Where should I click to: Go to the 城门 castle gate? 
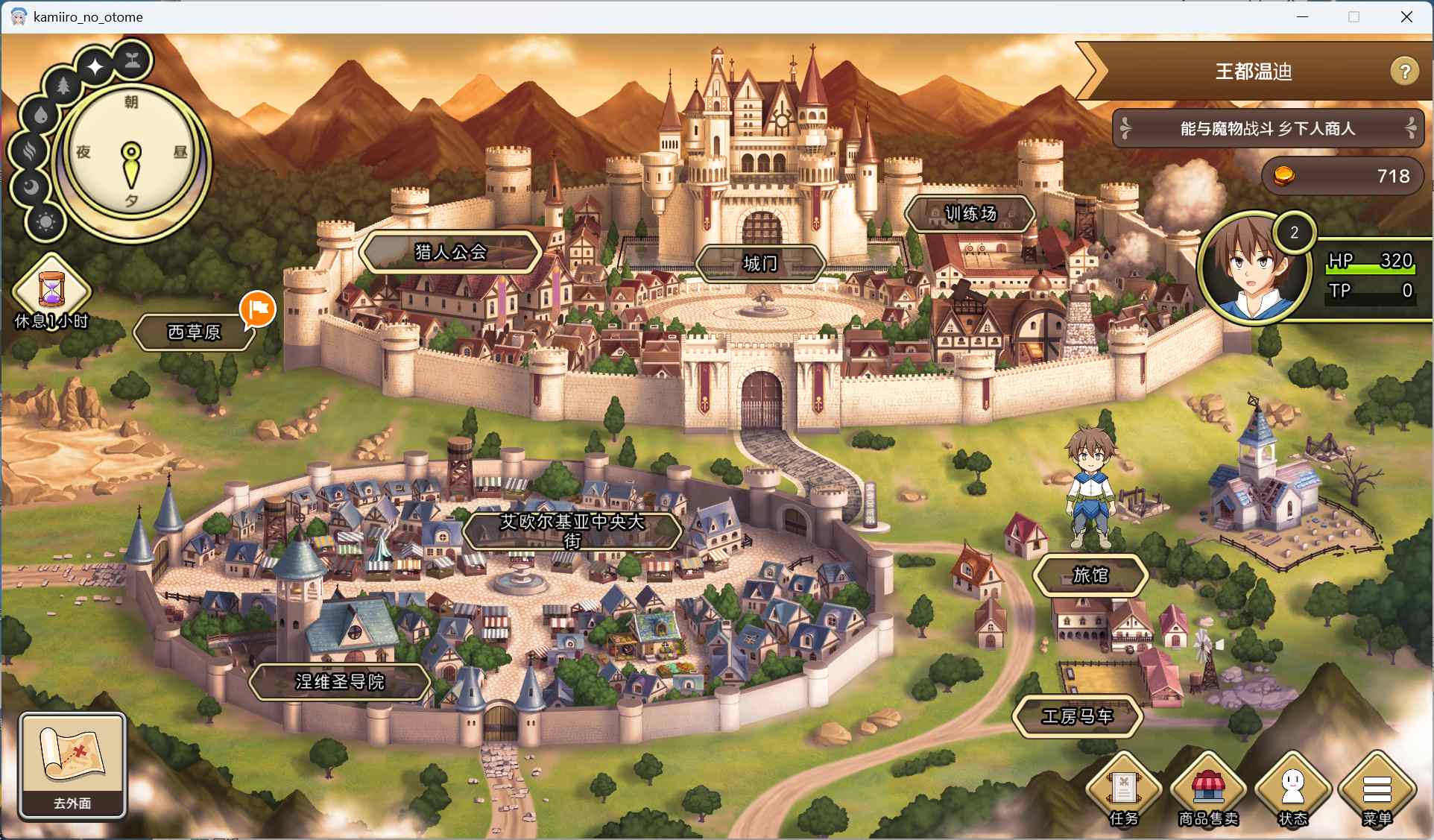[759, 263]
